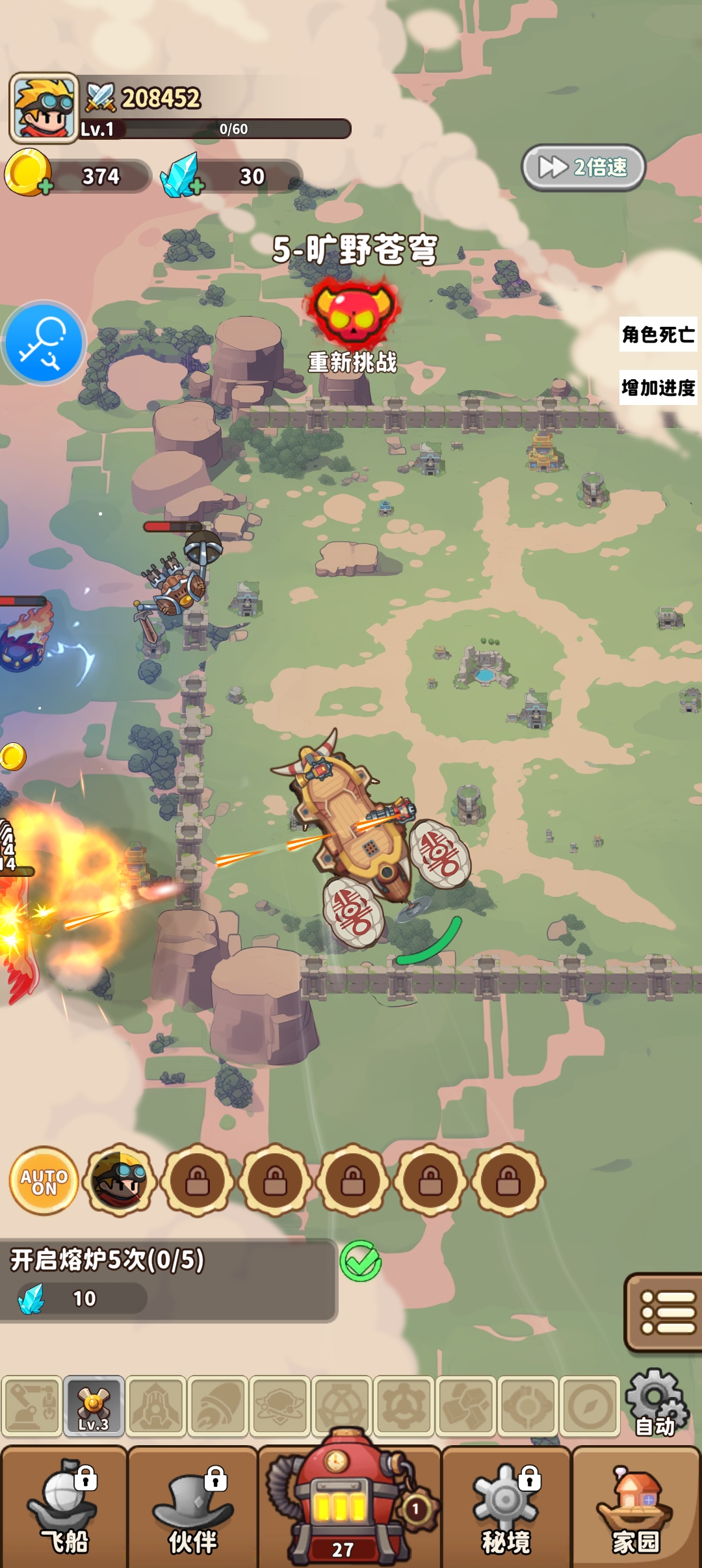Select the 增加进度 option

coord(658,388)
